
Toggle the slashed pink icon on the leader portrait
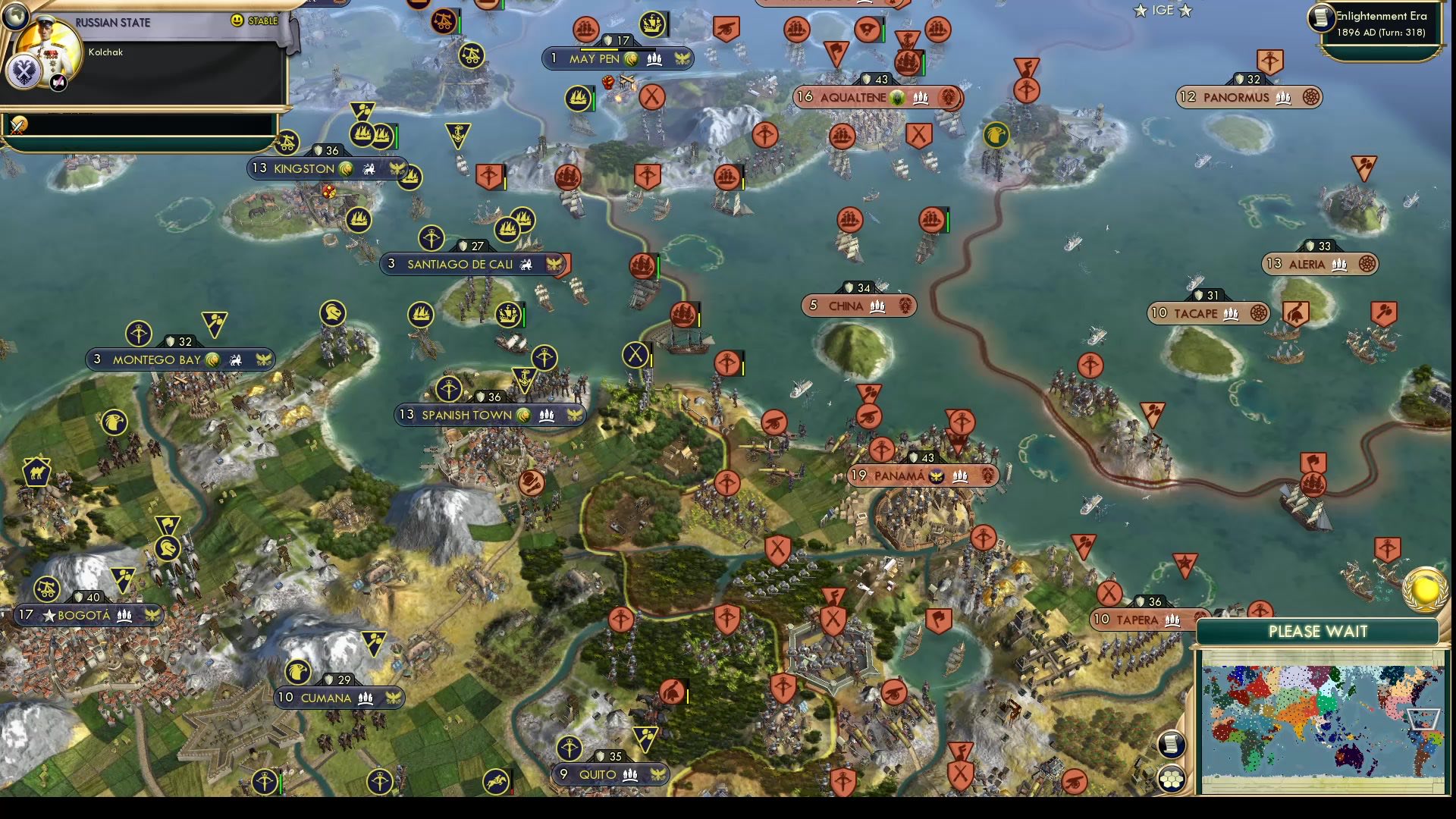pos(58,83)
